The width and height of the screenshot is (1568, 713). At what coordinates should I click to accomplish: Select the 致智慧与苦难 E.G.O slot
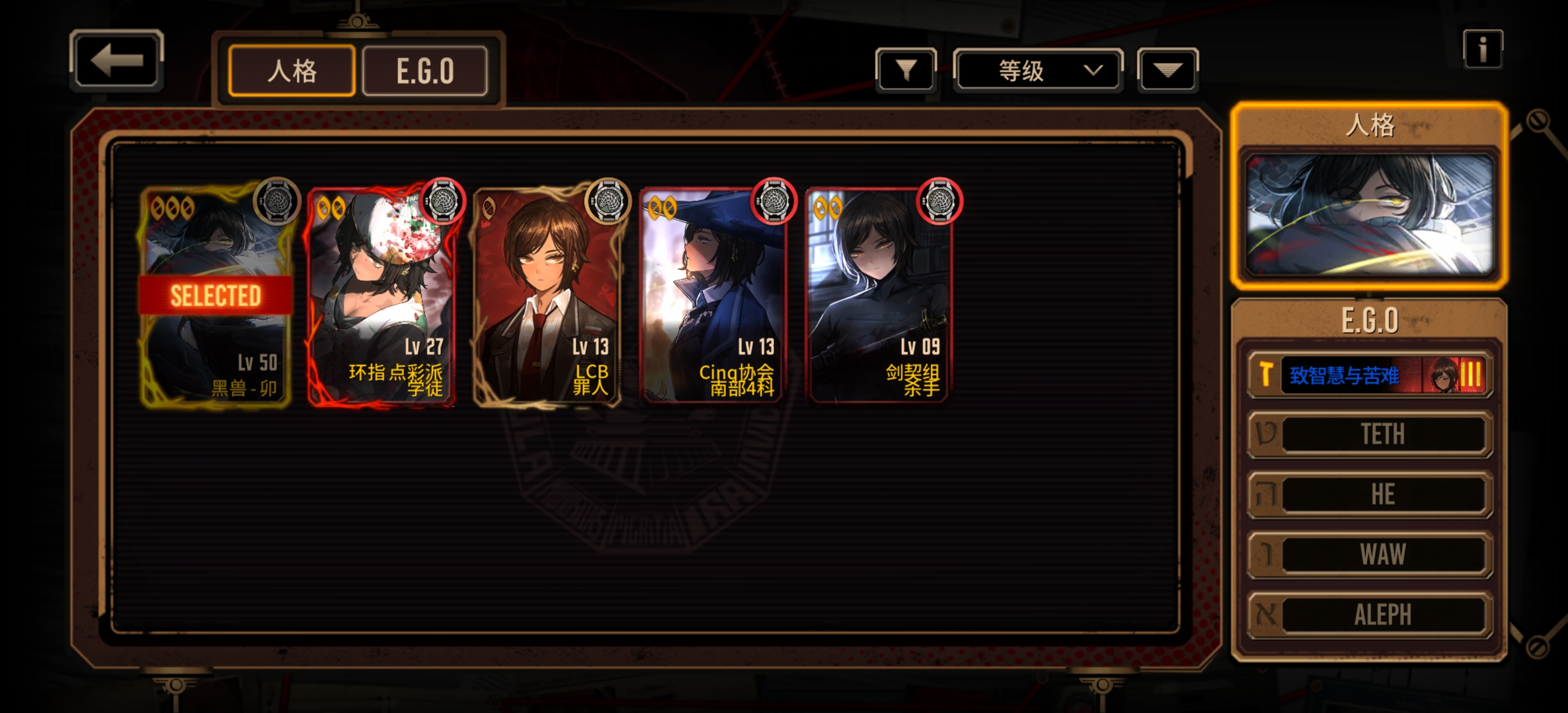(x=1369, y=375)
